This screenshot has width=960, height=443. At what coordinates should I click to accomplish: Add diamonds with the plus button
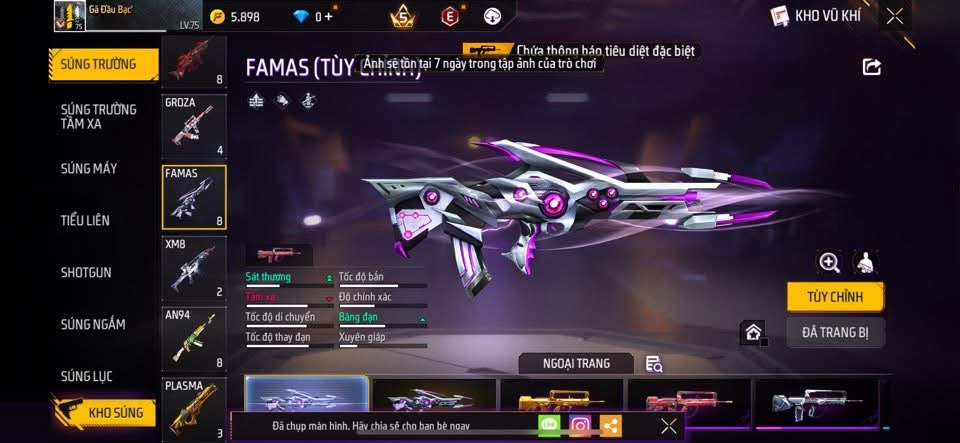pyautogui.click(x=329, y=16)
